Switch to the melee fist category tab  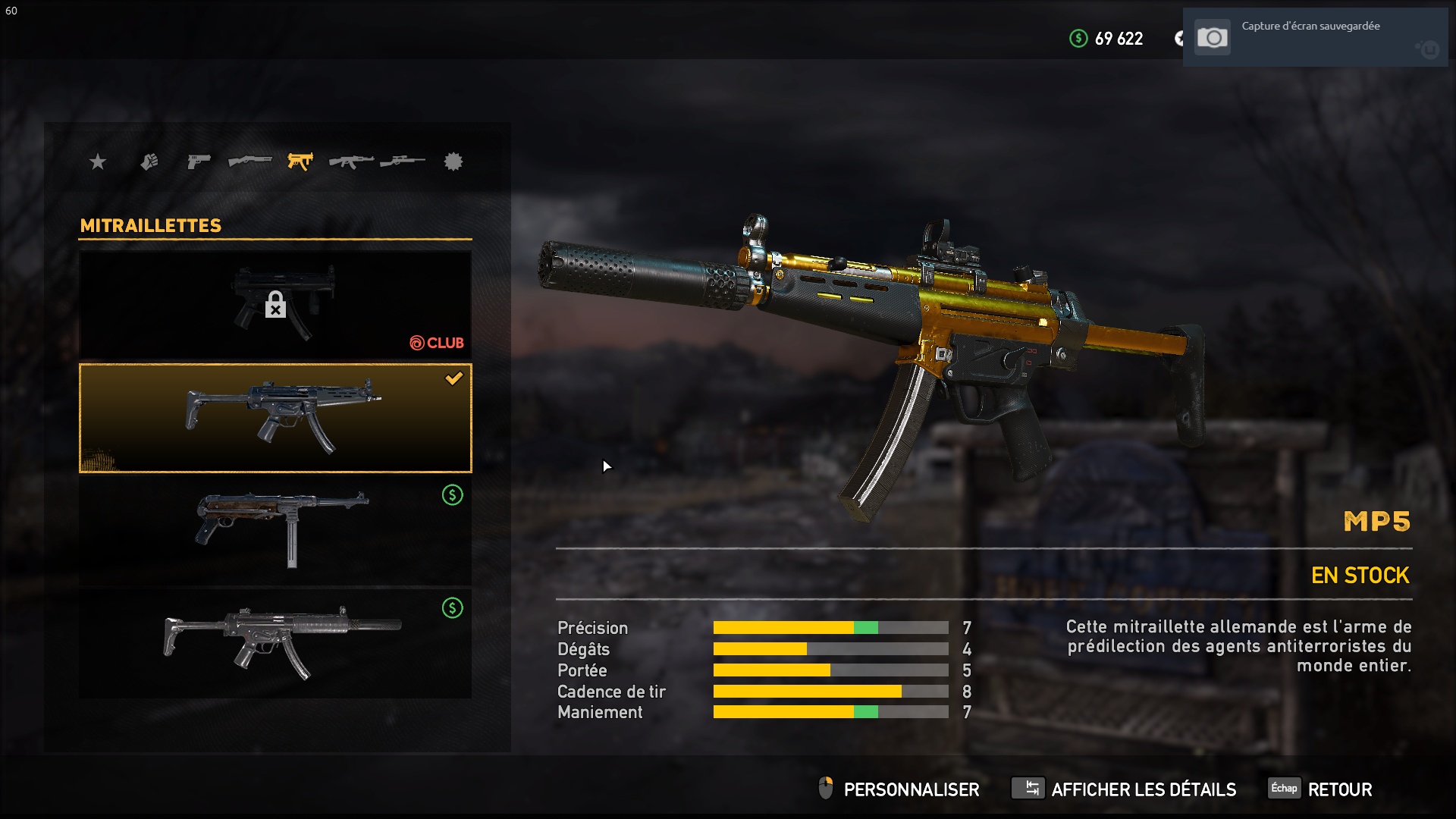[149, 162]
